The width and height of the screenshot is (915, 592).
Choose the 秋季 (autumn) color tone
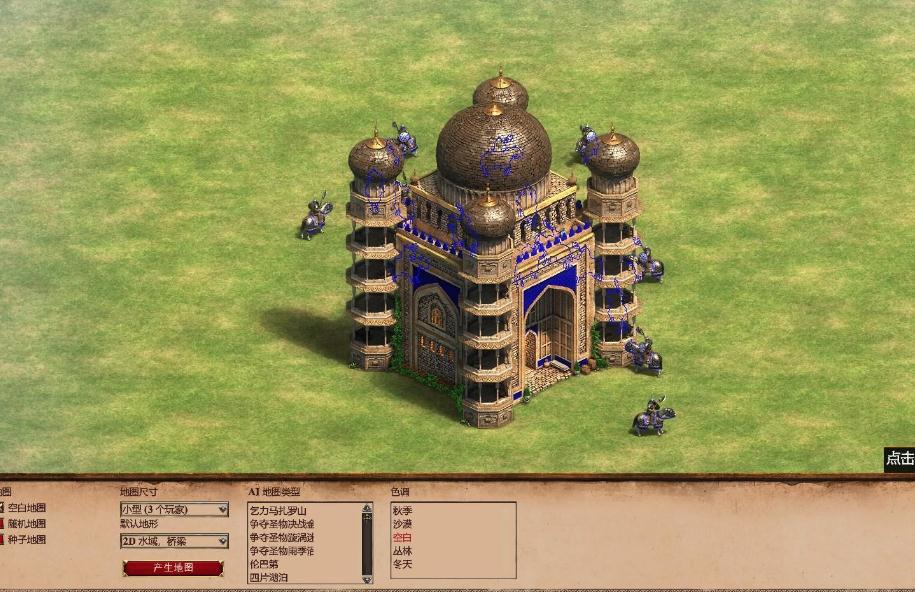click(x=402, y=511)
